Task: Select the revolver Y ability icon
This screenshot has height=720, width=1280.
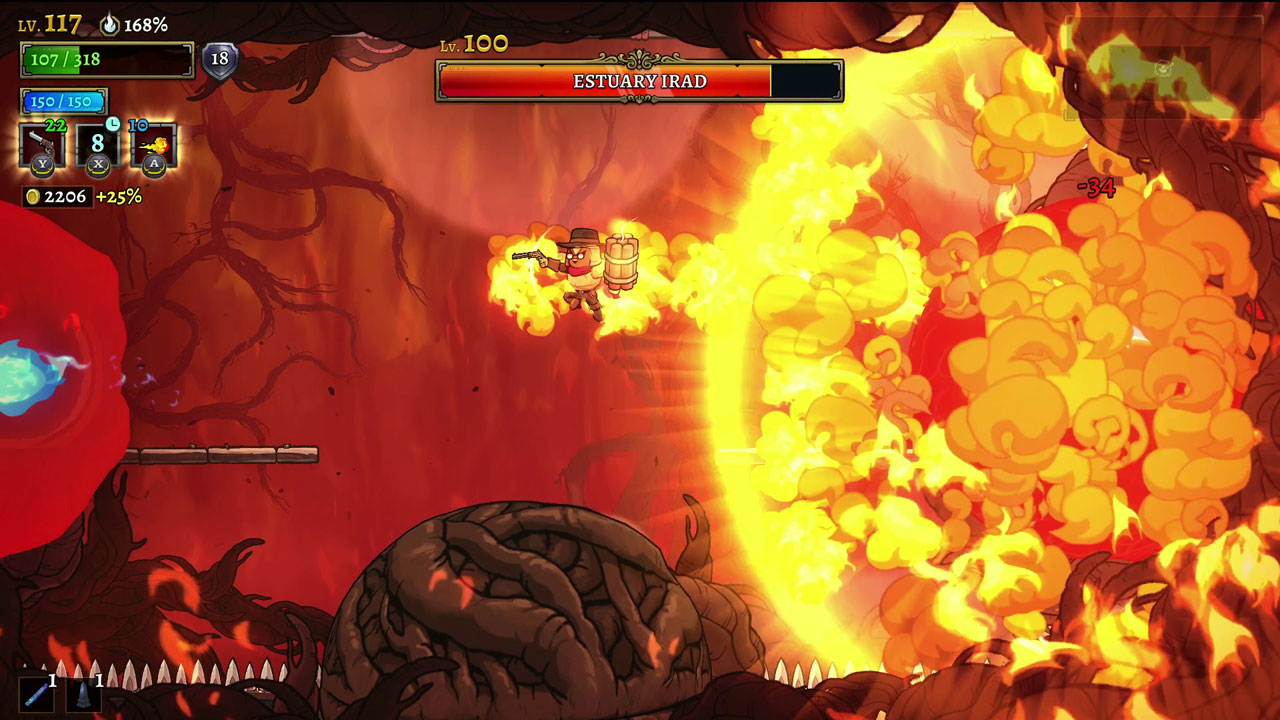Action: 42,144
